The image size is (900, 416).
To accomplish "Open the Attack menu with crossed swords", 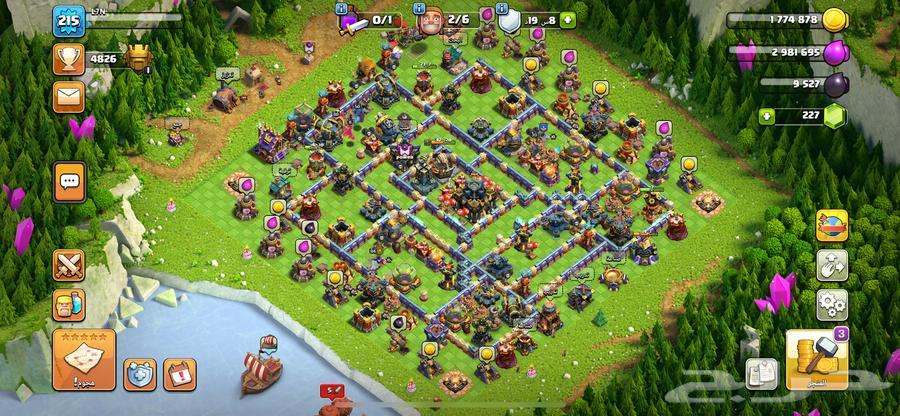I will pos(69,264).
